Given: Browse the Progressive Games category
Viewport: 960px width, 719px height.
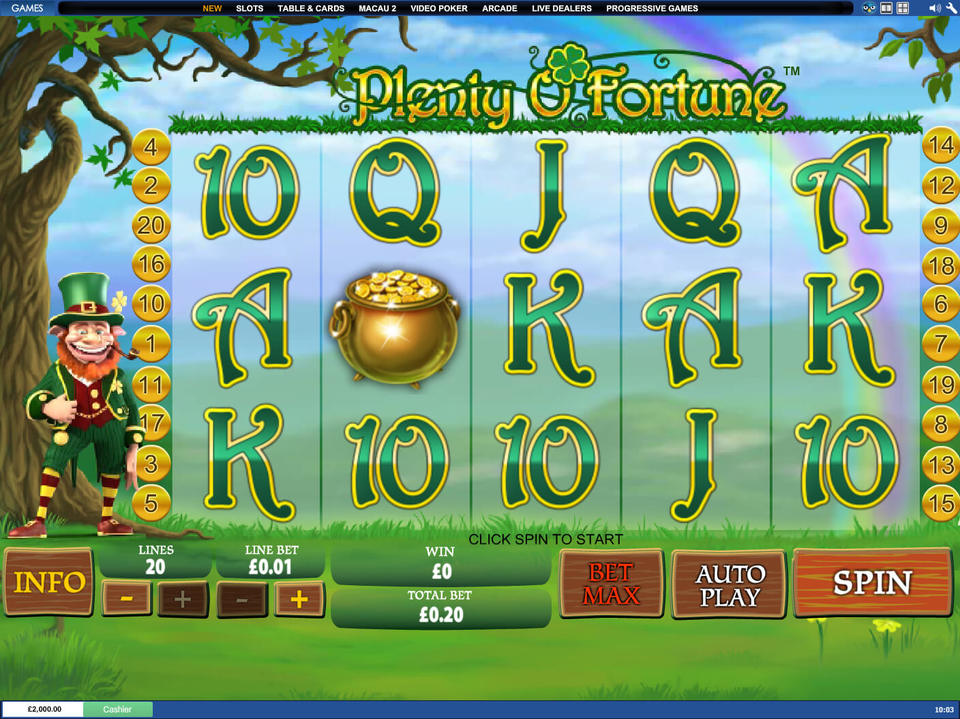Looking at the screenshot, I should (x=652, y=8).
